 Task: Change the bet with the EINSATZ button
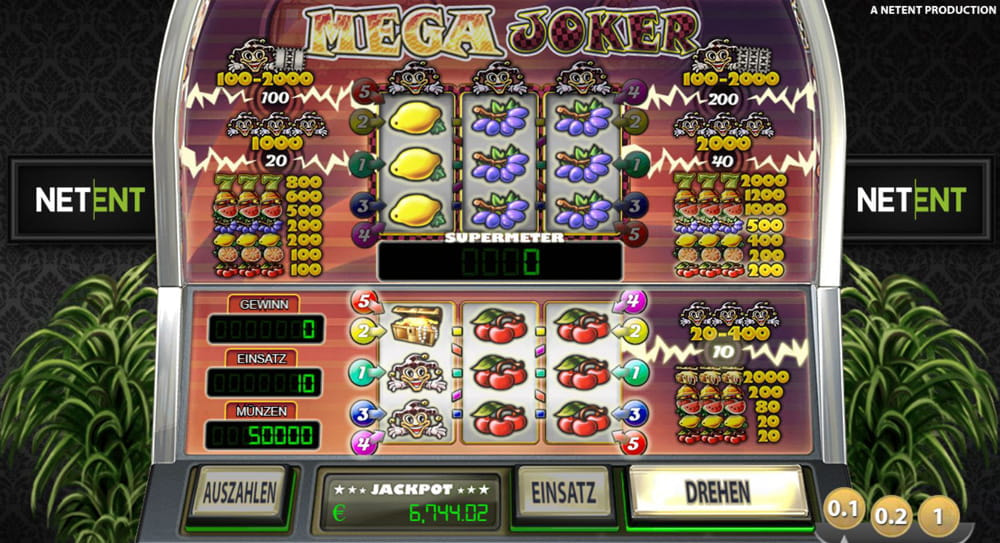click(x=564, y=492)
